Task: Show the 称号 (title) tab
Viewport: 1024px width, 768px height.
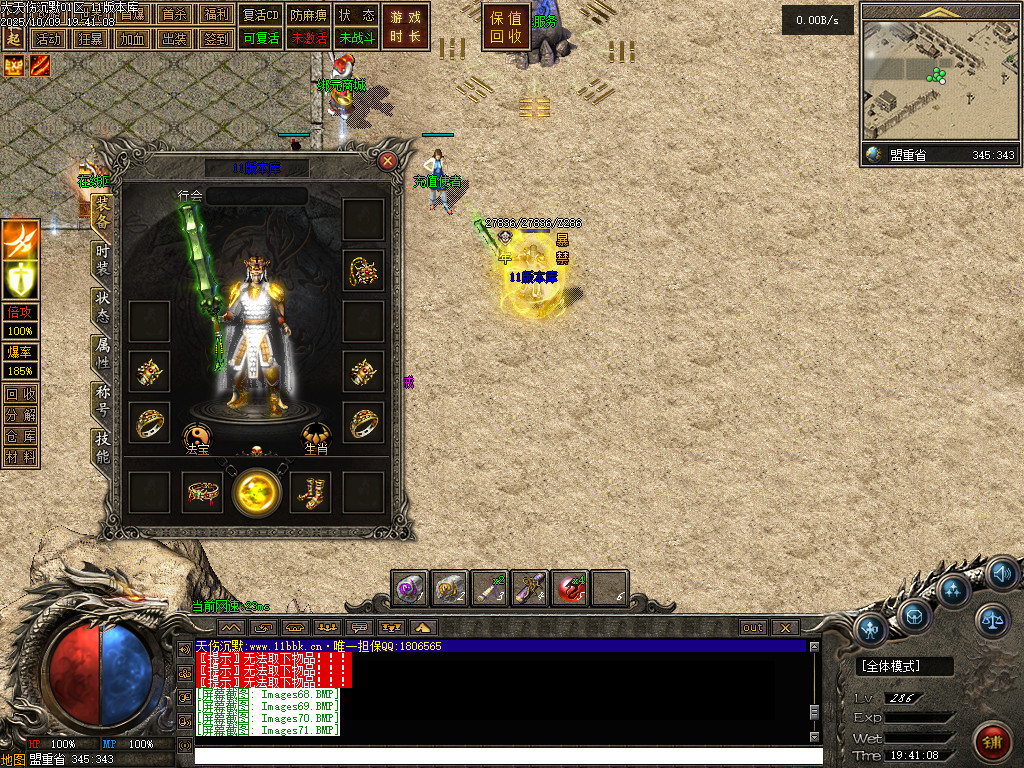Action: tap(102, 398)
